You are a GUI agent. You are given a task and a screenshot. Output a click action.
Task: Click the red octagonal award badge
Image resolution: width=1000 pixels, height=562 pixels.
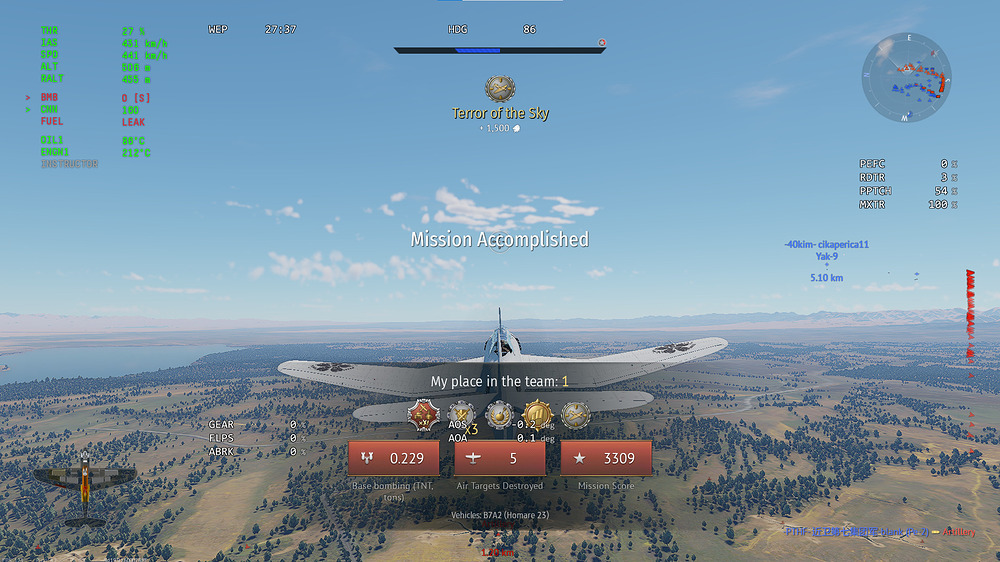(x=424, y=414)
